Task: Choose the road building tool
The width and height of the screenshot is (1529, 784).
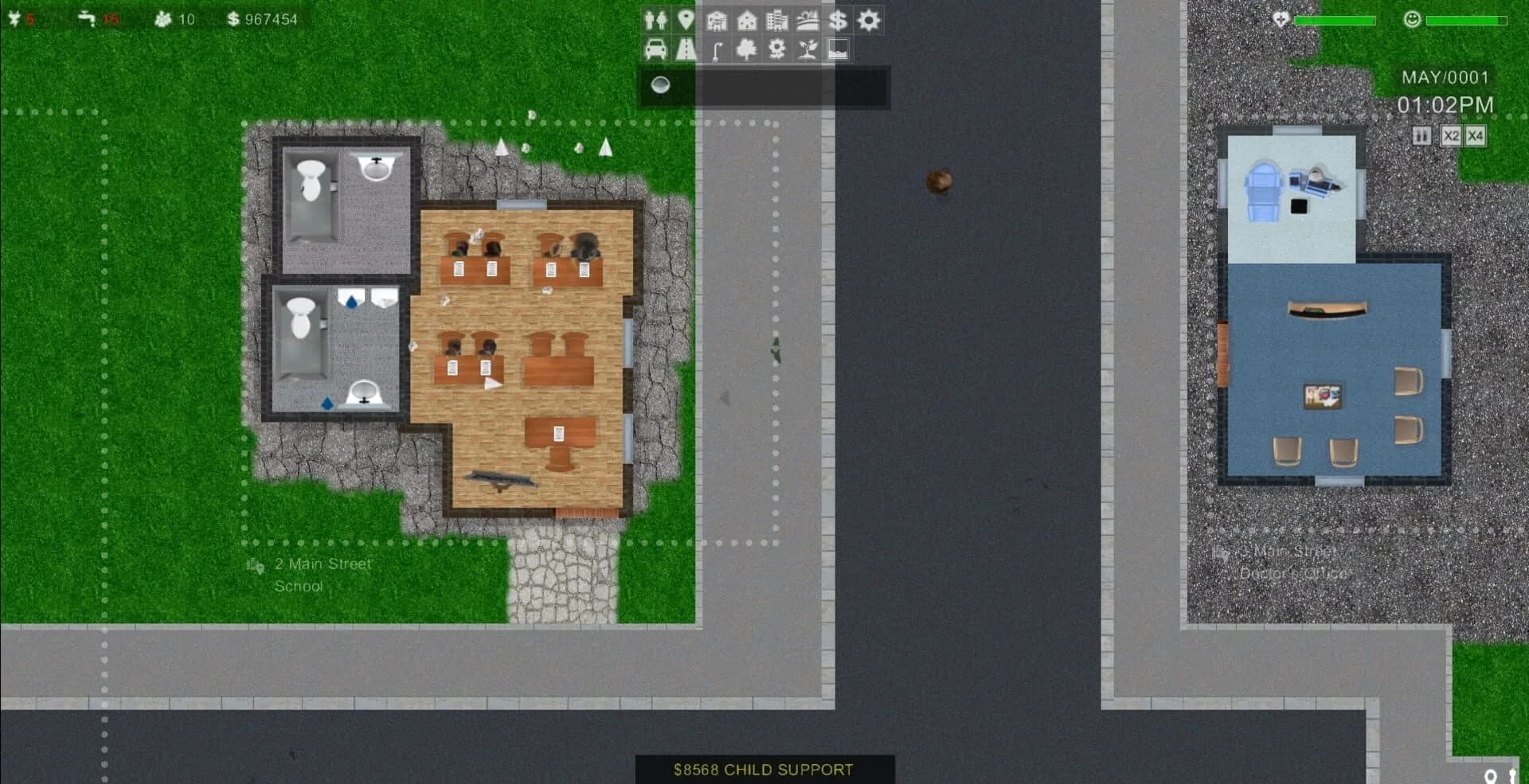Action: (x=686, y=49)
